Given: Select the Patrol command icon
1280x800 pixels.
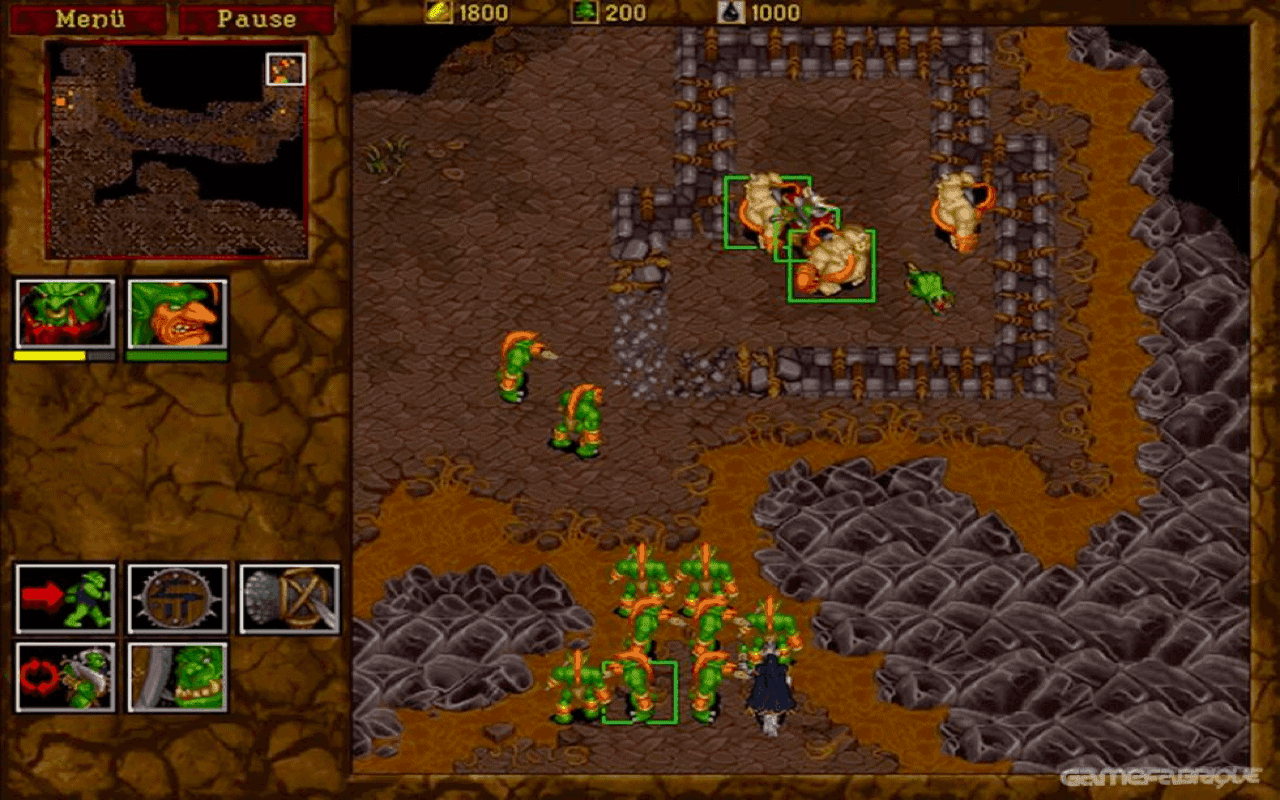Looking at the screenshot, I should [66, 676].
